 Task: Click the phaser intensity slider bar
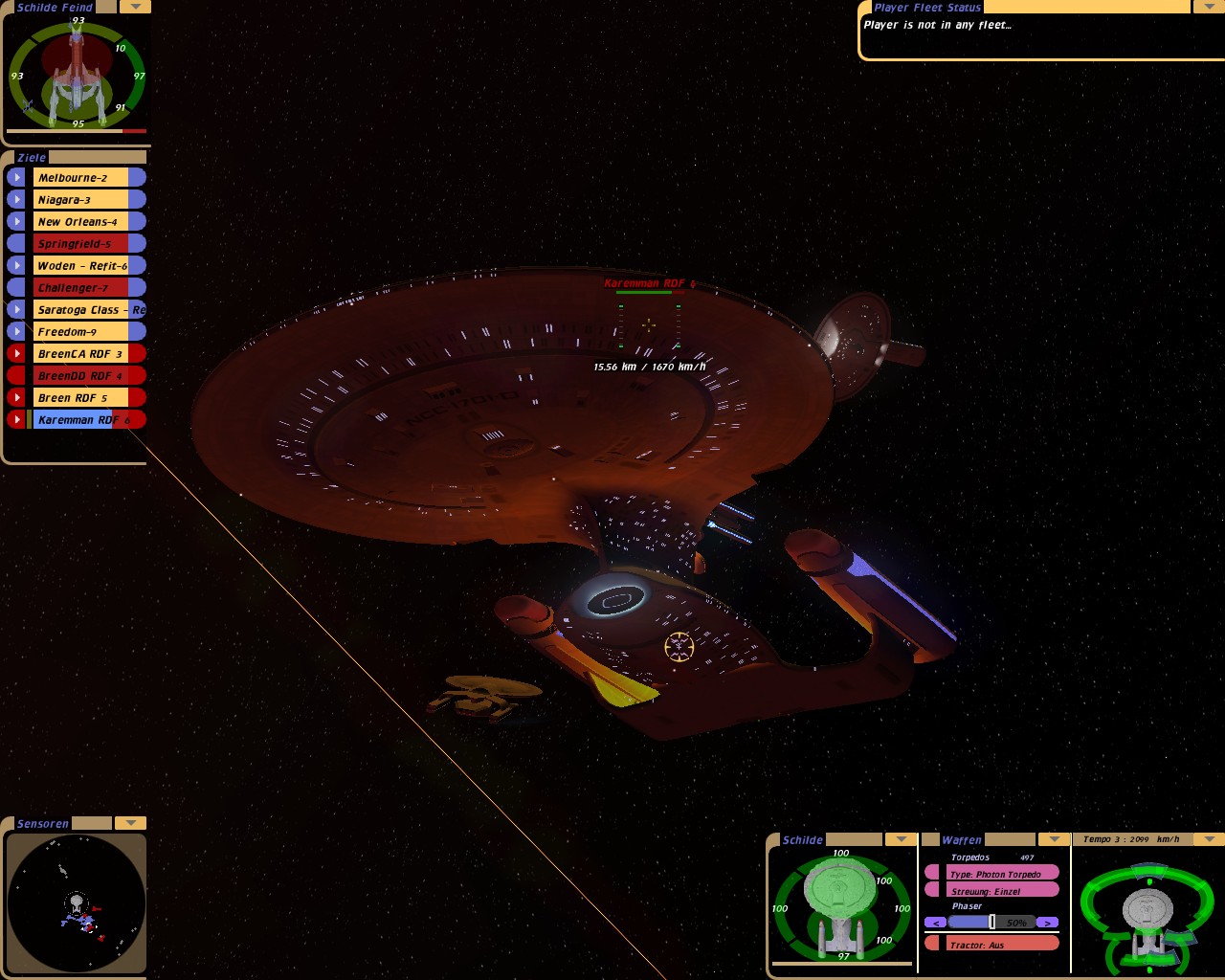click(991, 923)
